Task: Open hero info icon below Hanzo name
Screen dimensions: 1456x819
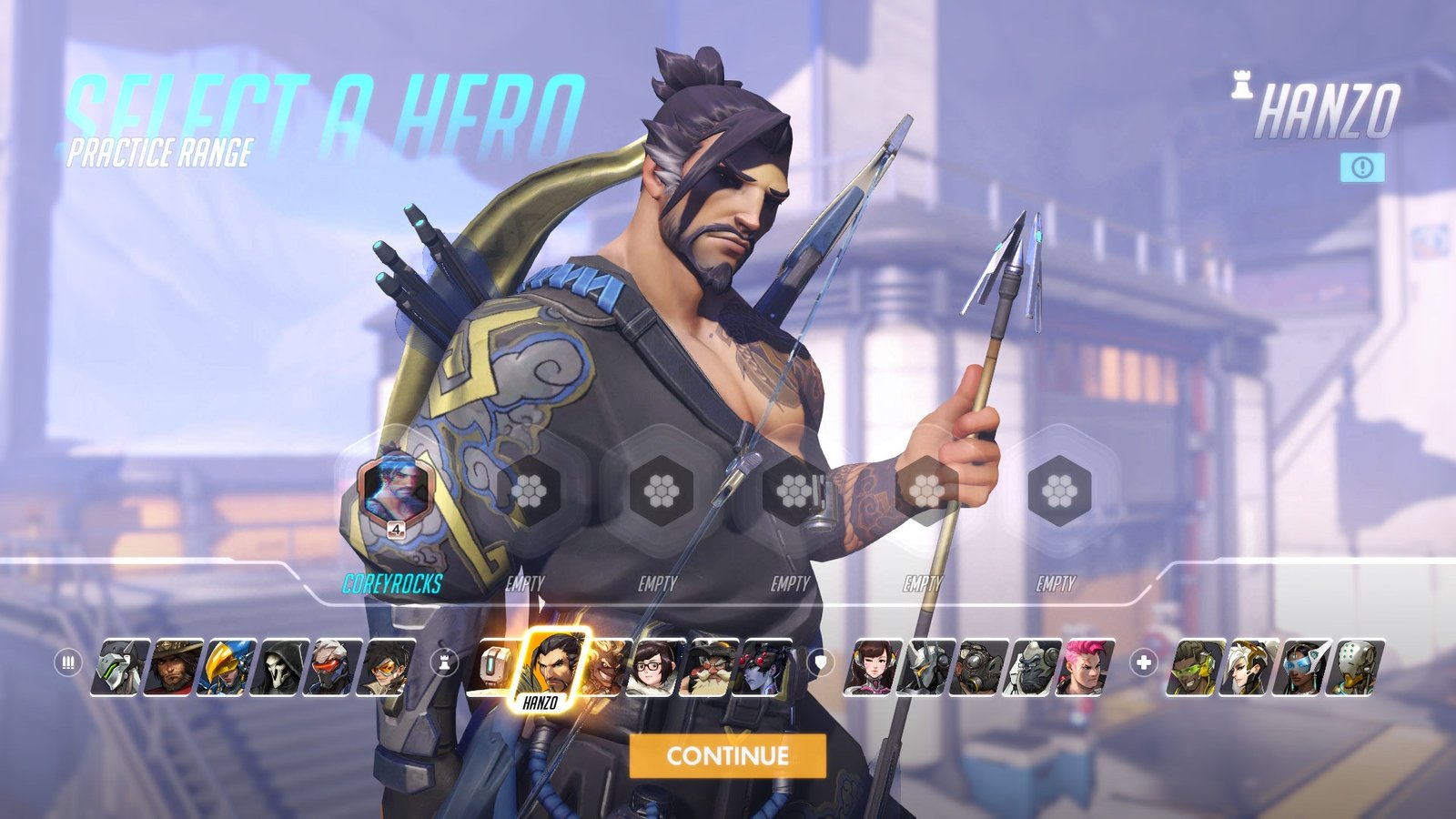Action: (1362, 167)
